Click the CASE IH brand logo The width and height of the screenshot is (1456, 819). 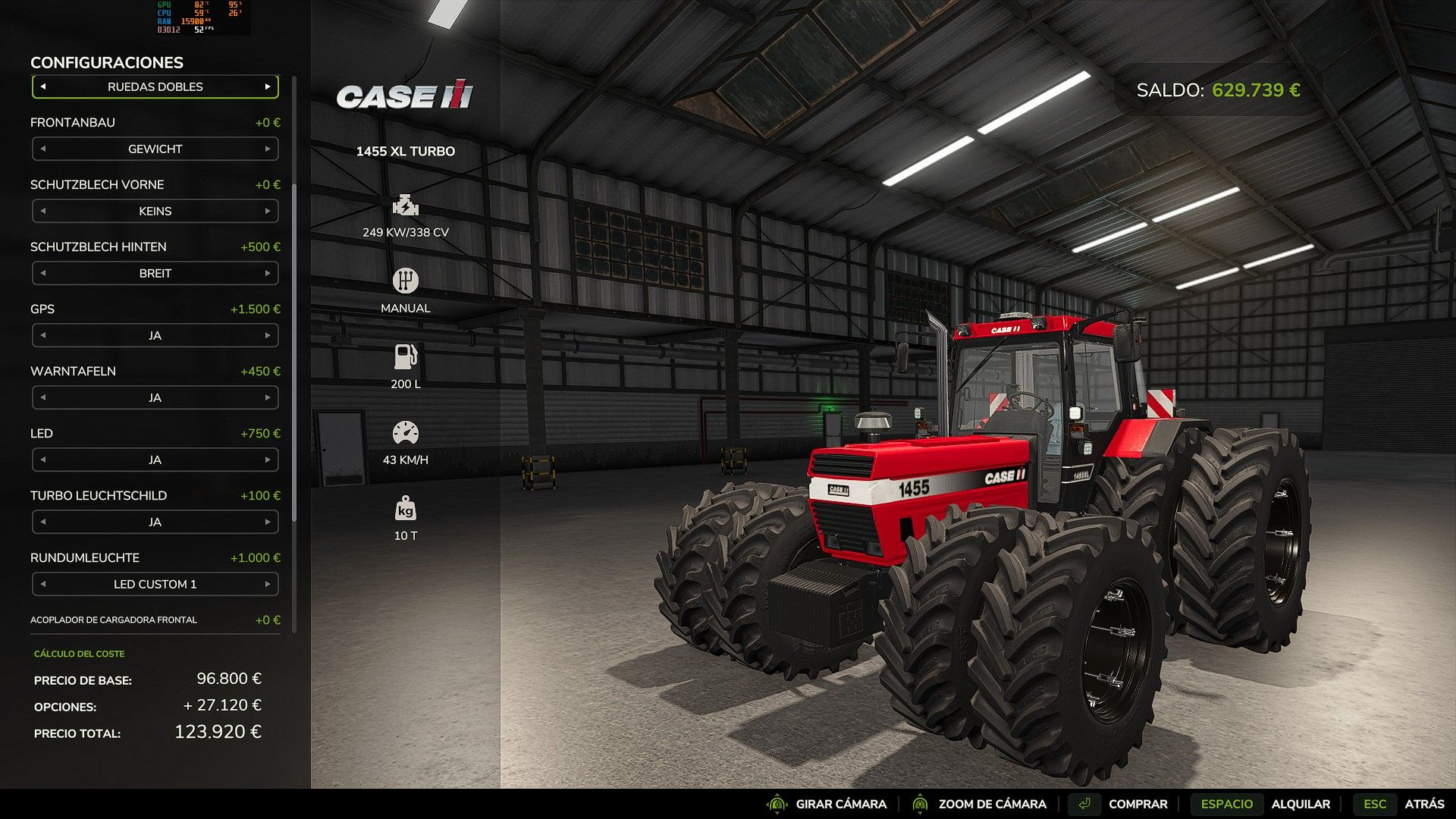404,96
